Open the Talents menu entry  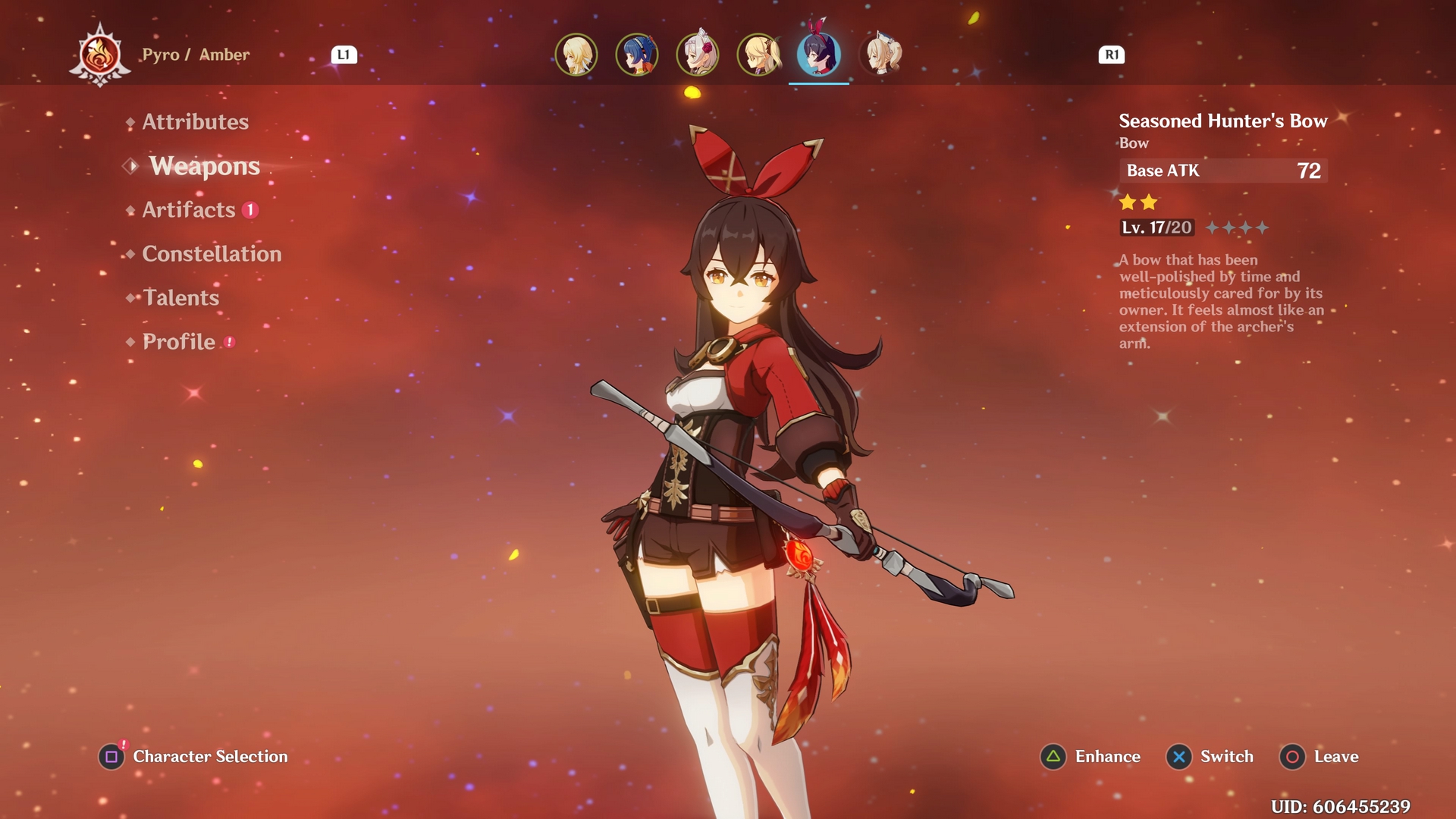click(180, 298)
